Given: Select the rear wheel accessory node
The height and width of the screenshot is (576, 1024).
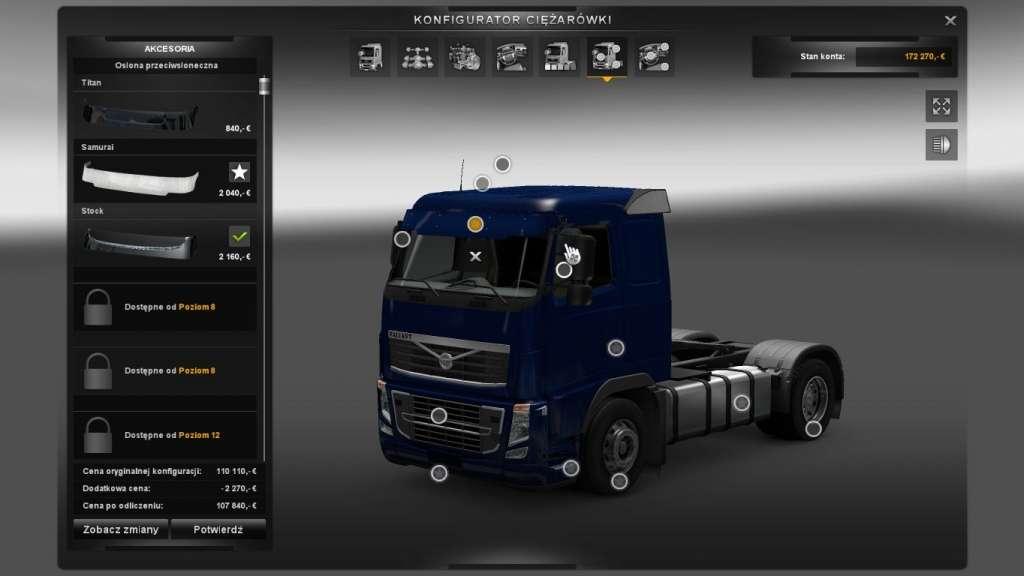Looking at the screenshot, I should click(814, 428).
